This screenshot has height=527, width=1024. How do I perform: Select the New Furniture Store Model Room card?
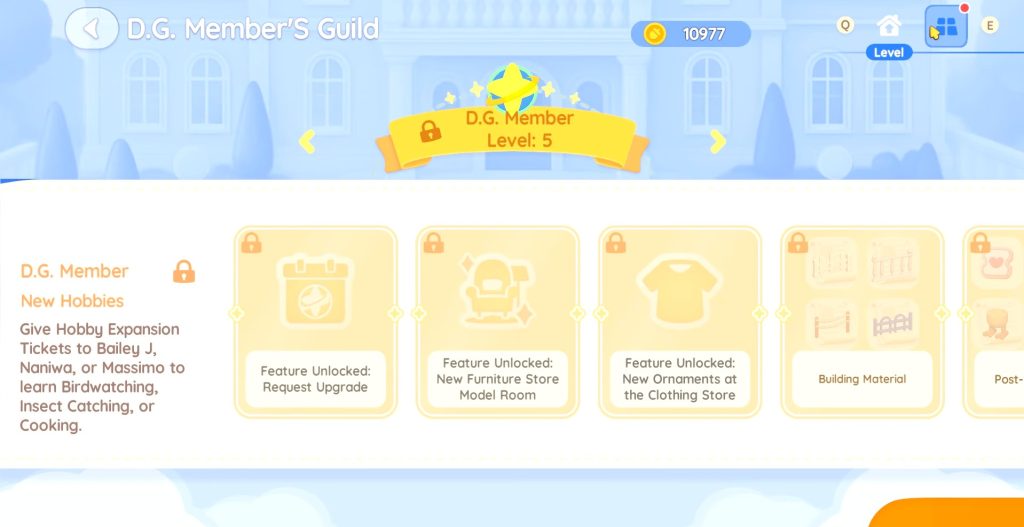tap(497, 321)
